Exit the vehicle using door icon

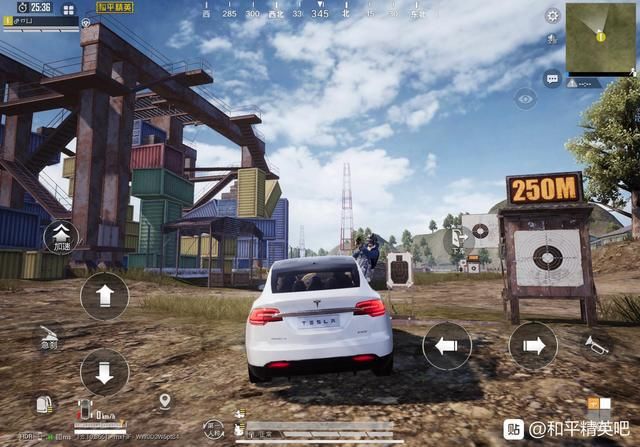459,238
